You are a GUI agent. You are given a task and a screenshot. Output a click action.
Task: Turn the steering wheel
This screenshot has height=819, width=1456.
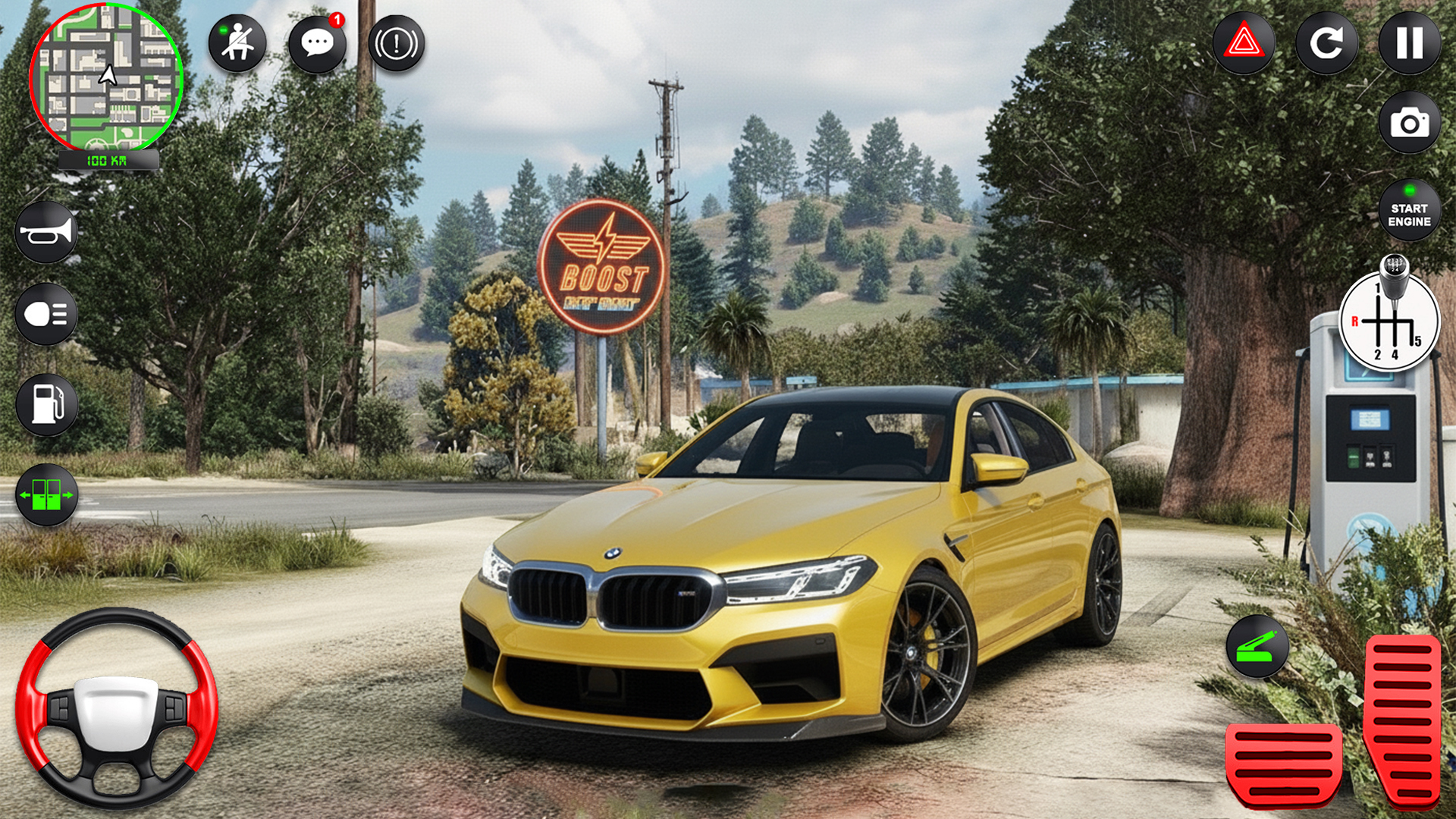(x=121, y=709)
